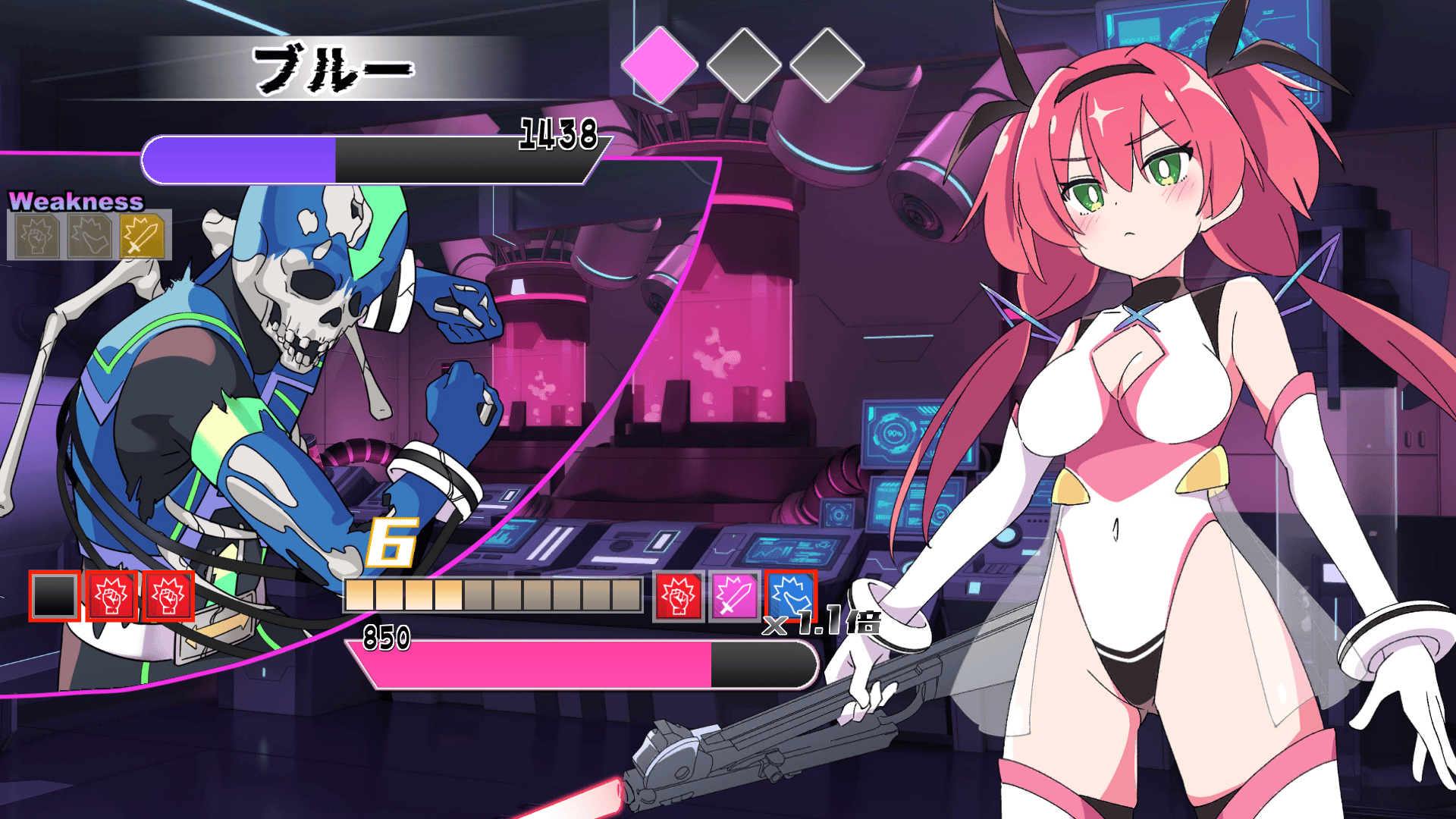Click the lit pink diamond round marker
Image resolution: width=1456 pixels, height=819 pixels.
659,64
